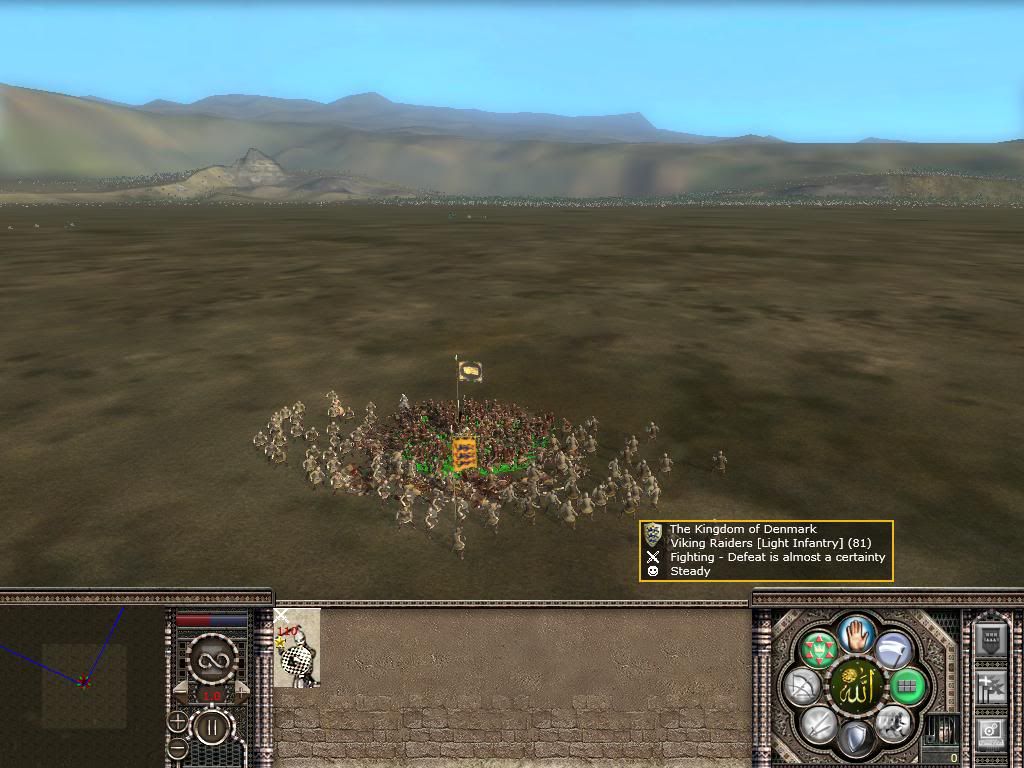
Task: Open the shield group formations button
Action: (990, 639)
